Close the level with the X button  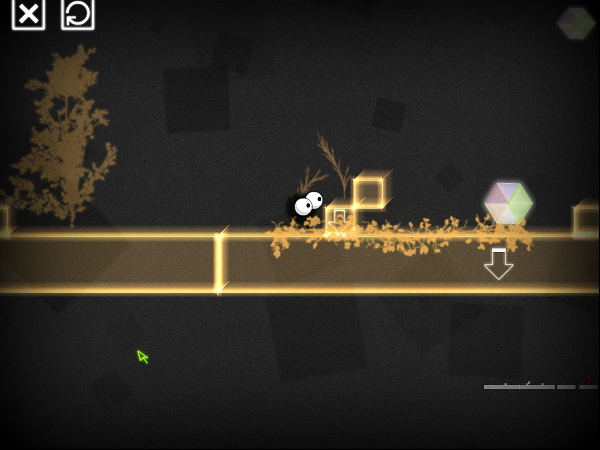(x=28, y=13)
